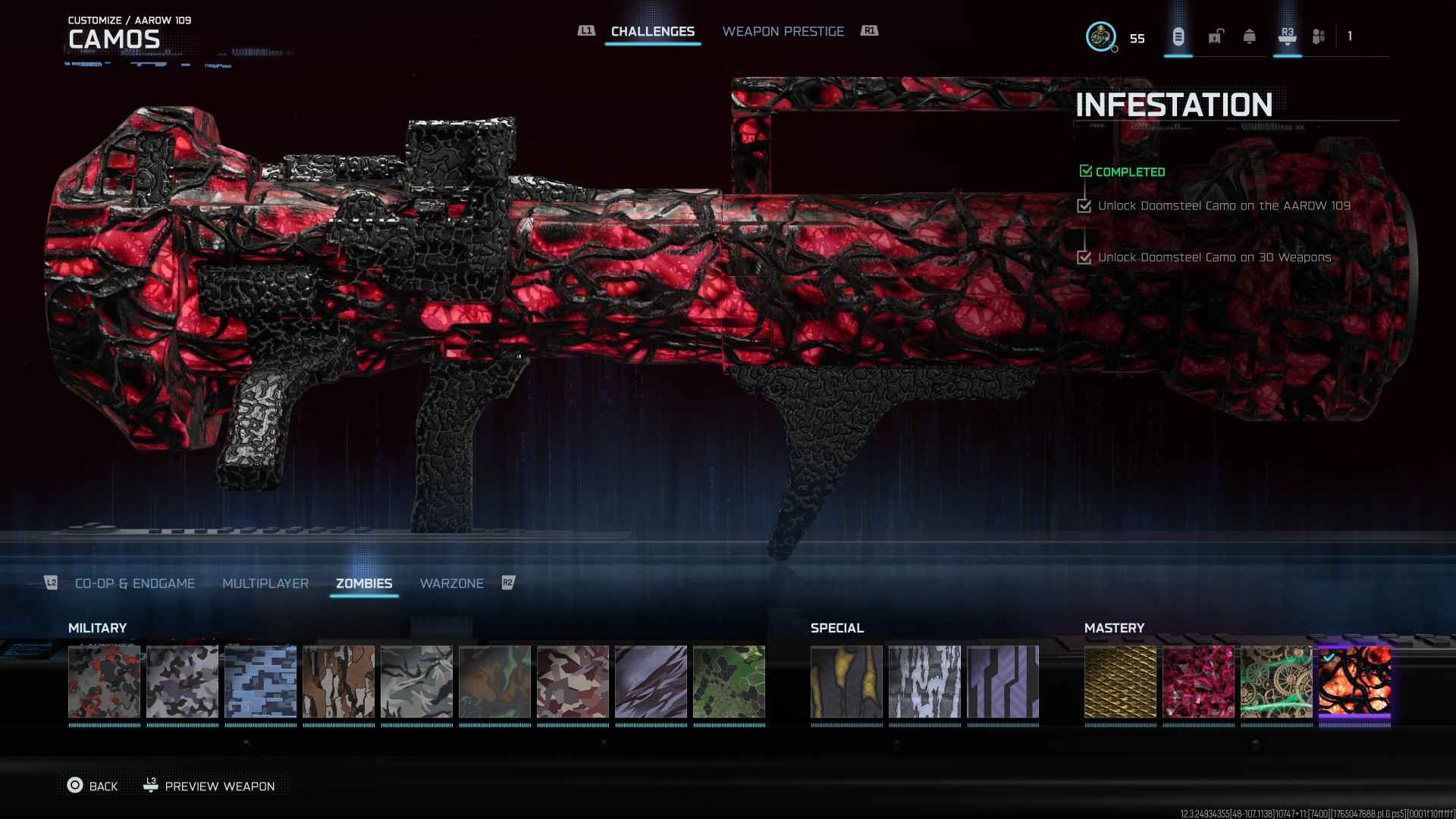Choose the maroon geometric shard camo
The height and width of the screenshot is (819, 1456).
(573, 682)
